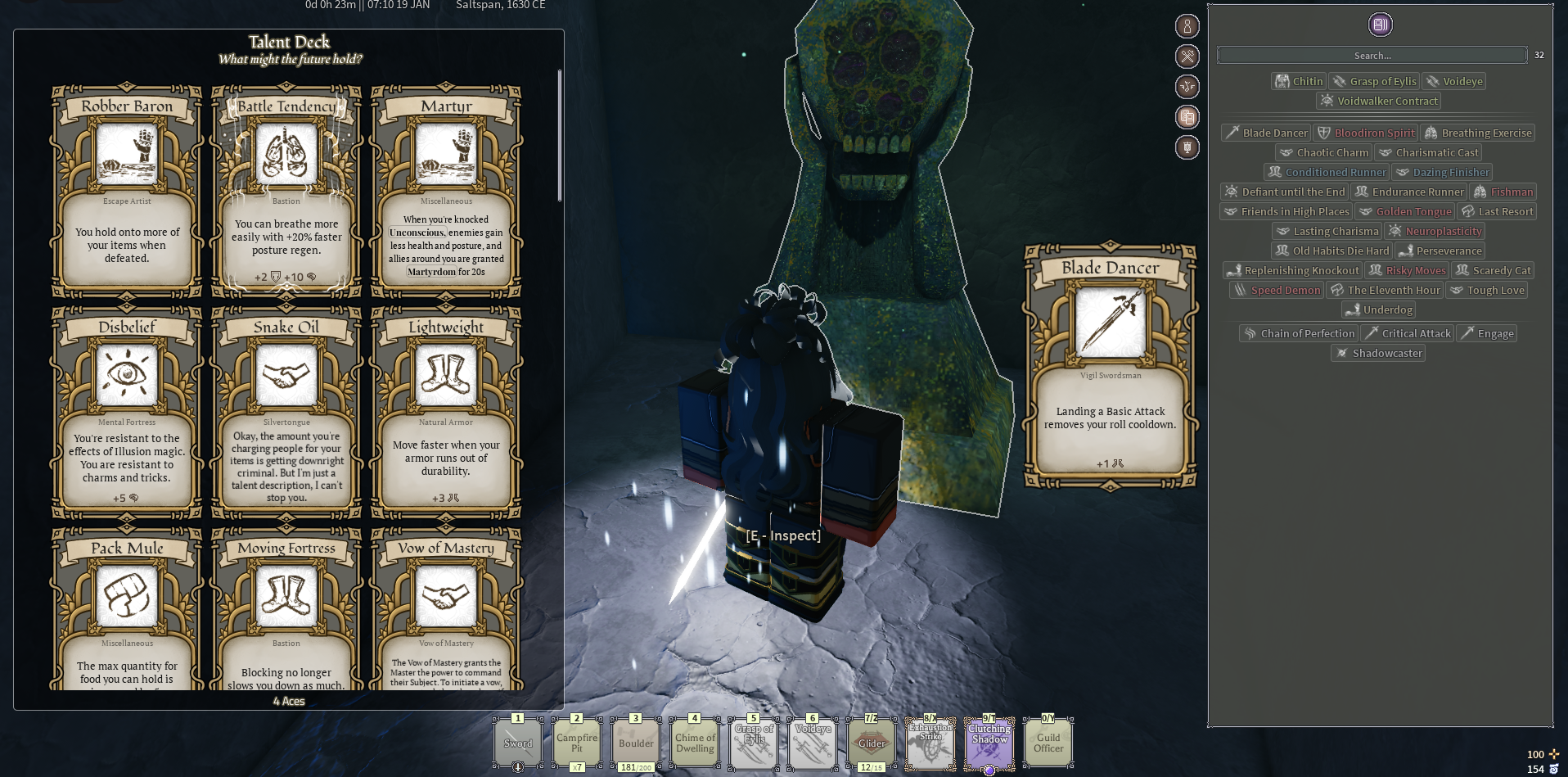Viewport: 1568px width, 777px height.
Task: Choose the Battle Tendency talent card
Action: pyautogui.click(x=286, y=191)
